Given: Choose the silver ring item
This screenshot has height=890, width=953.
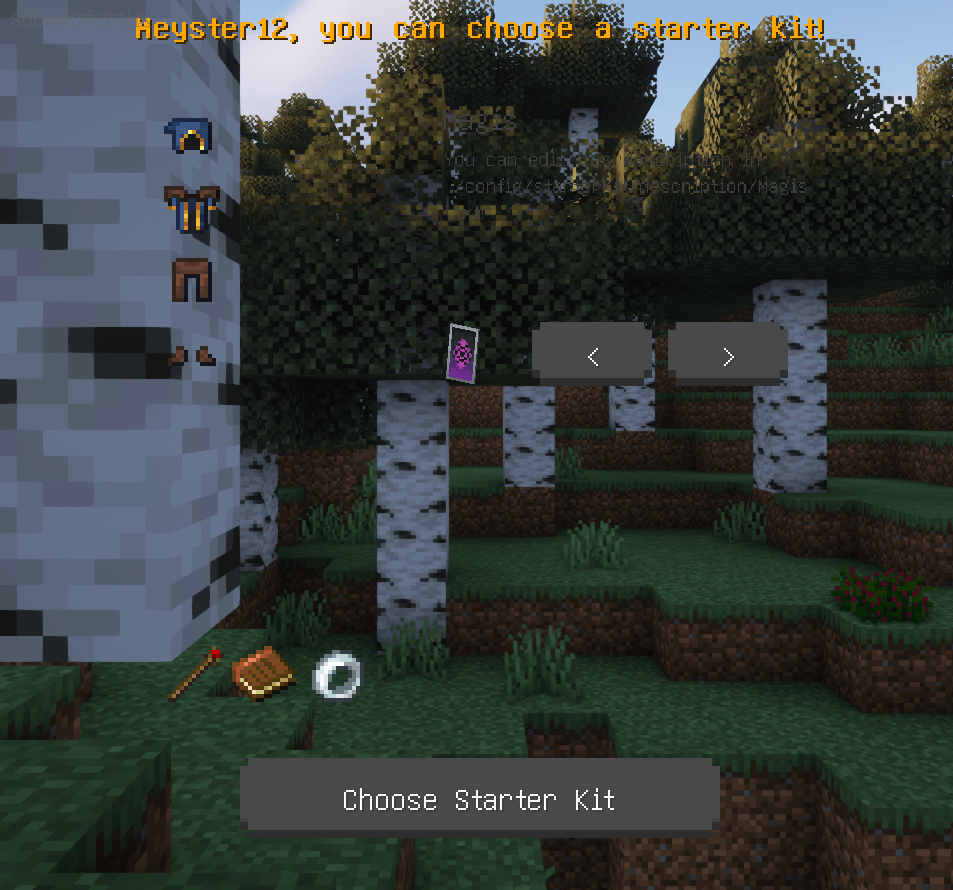Looking at the screenshot, I should (x=335, y=676).
